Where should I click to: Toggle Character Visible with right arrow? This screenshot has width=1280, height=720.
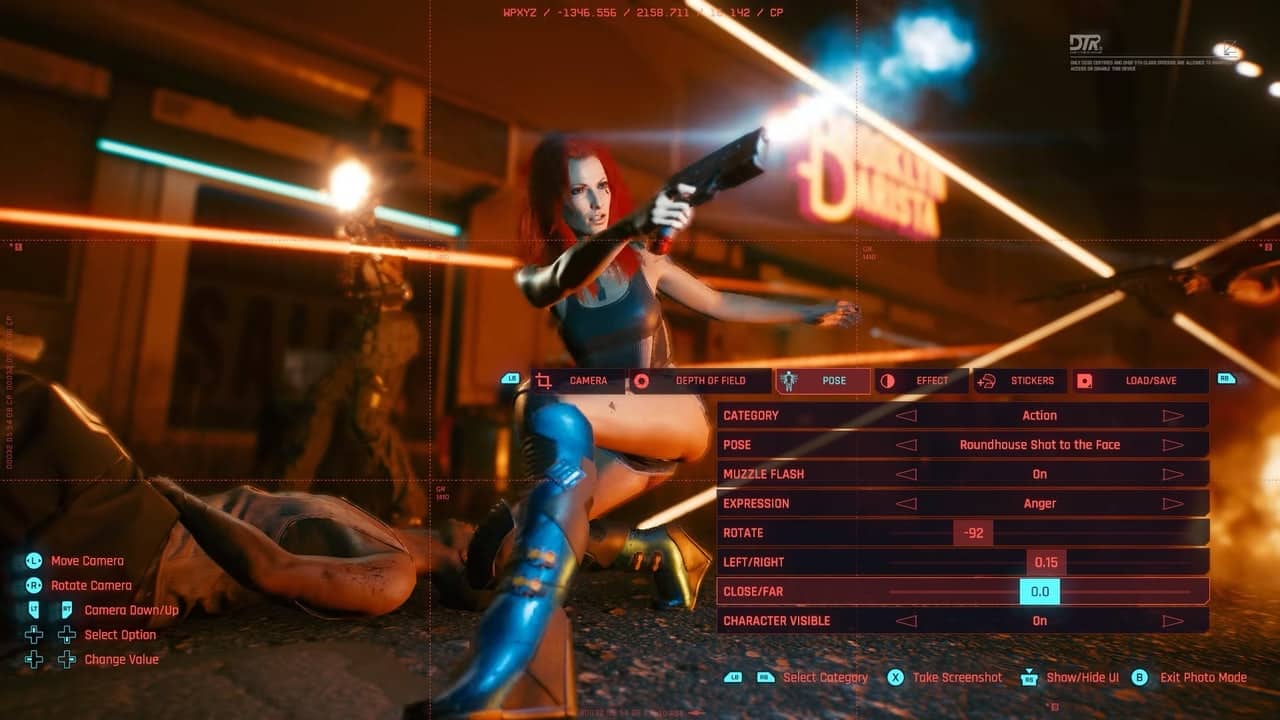1173,621
